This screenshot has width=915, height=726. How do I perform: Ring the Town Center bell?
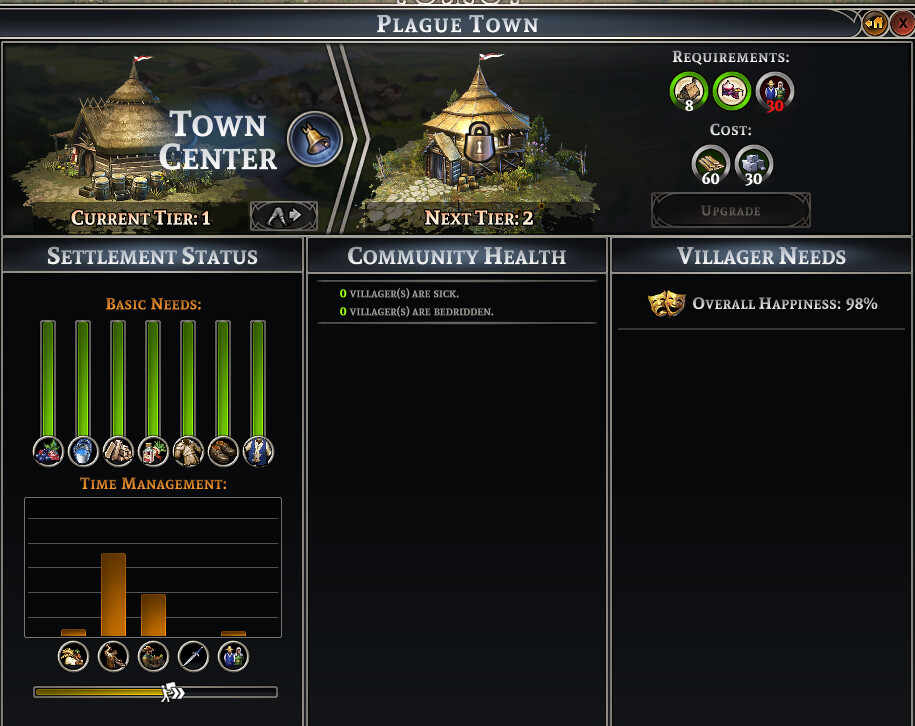click(315, 140)
